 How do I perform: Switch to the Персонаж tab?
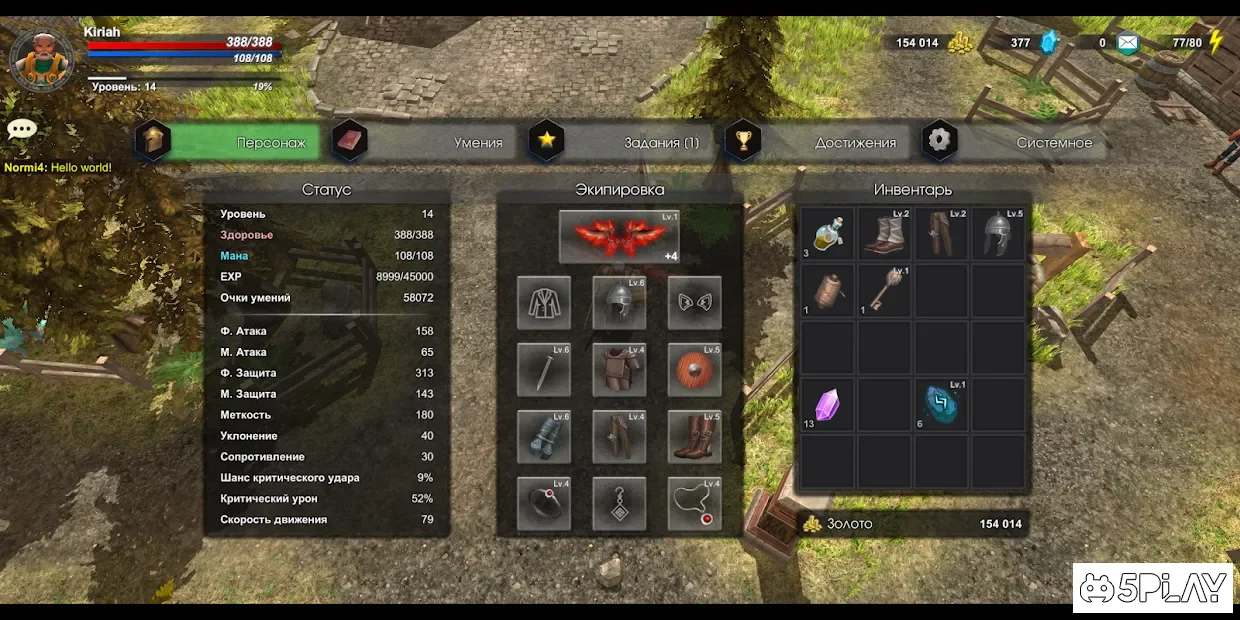(x=240, y=142)
